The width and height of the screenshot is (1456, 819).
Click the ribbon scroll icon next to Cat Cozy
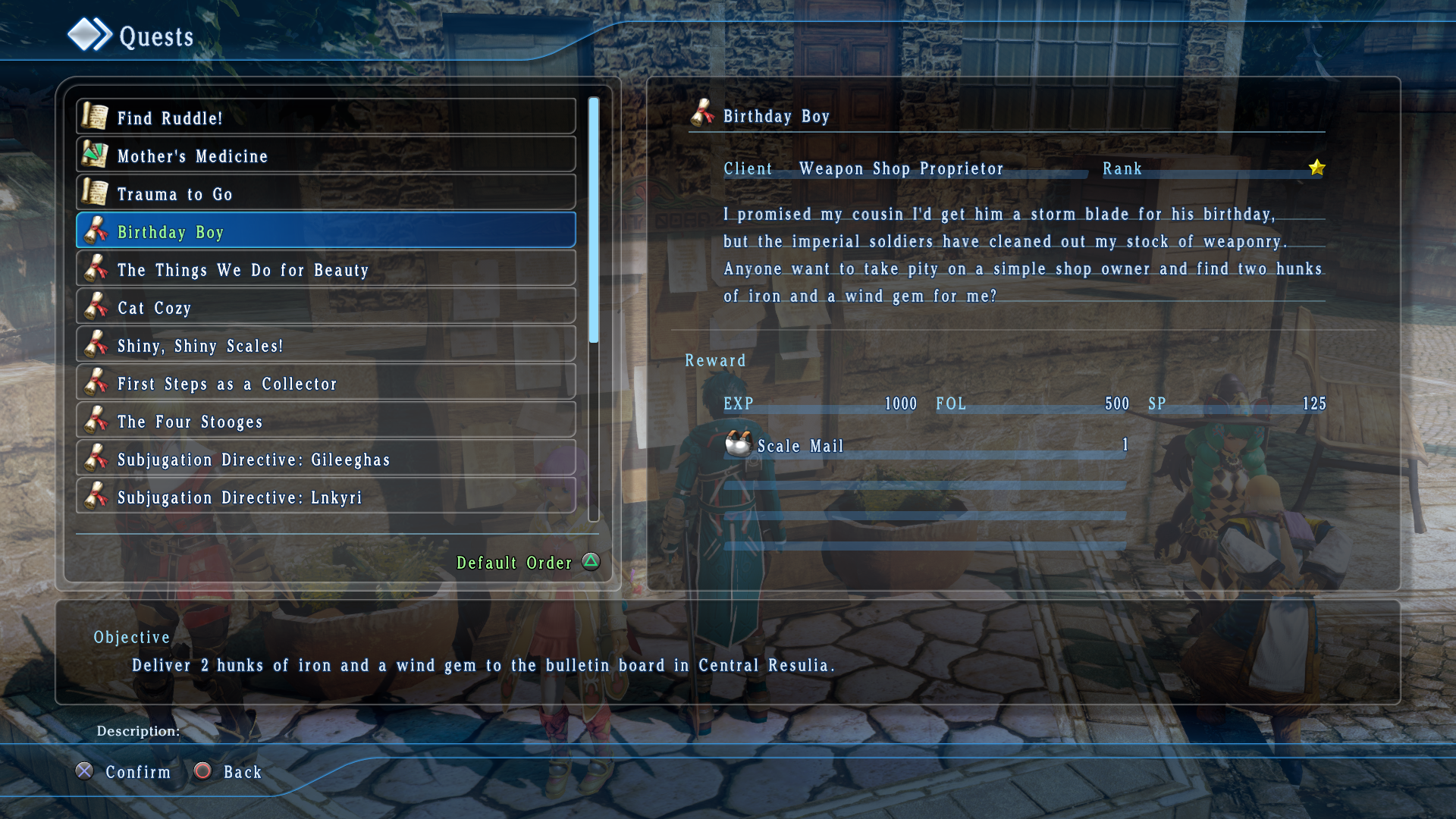click(97, 307)
